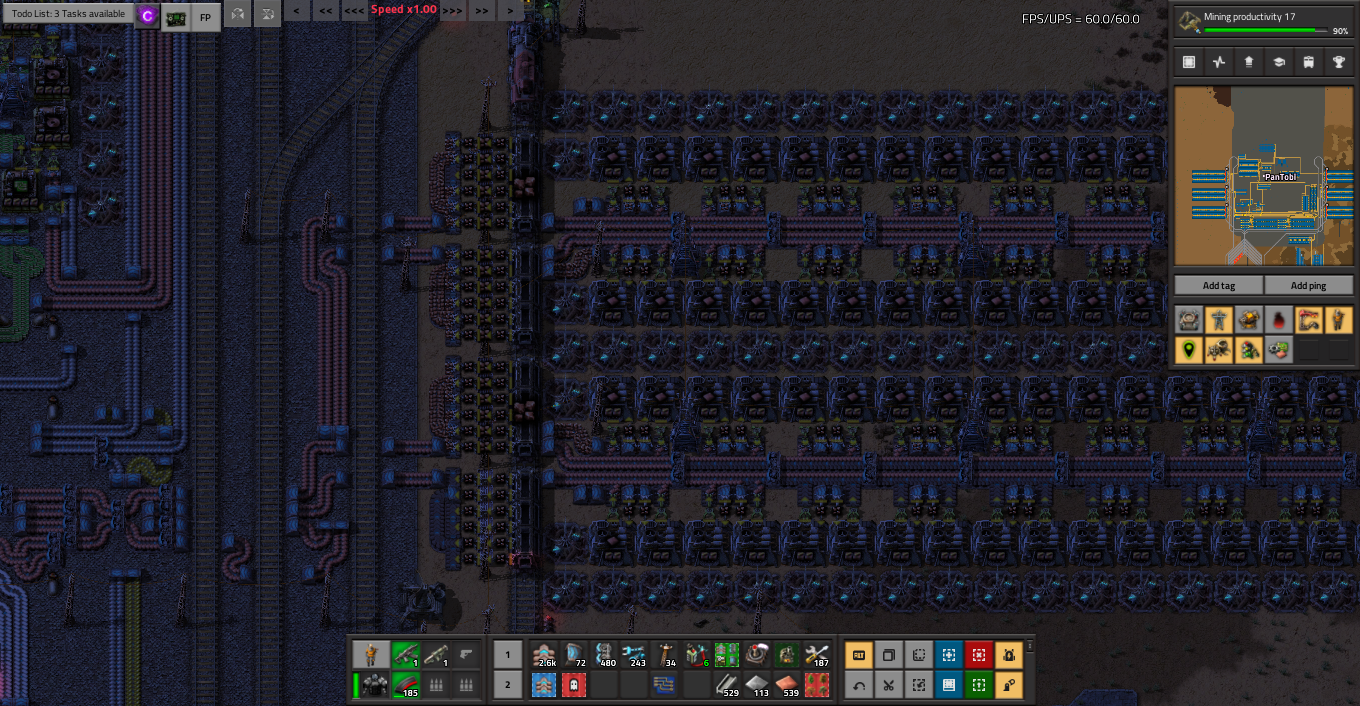
Task: Open the purple C mod button
Action: (x=147, y=16)
